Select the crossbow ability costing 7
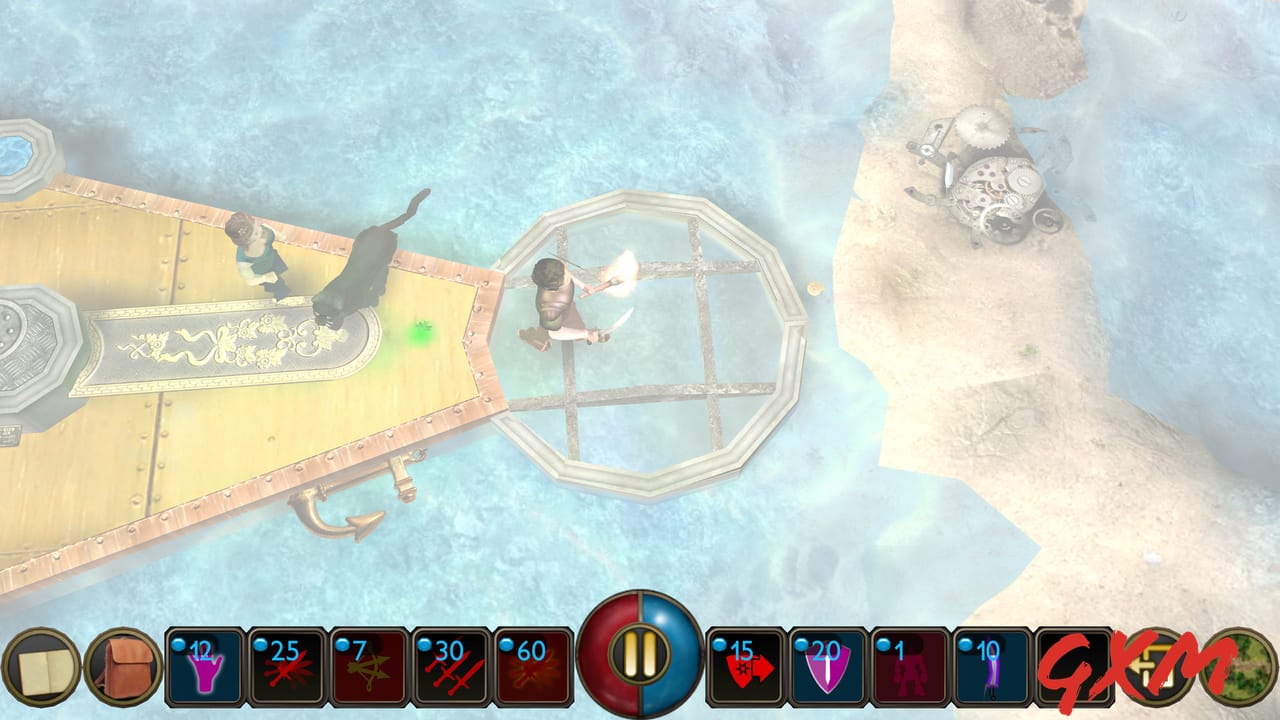Viewport: 1280px width, 720px height. point(370,667)
